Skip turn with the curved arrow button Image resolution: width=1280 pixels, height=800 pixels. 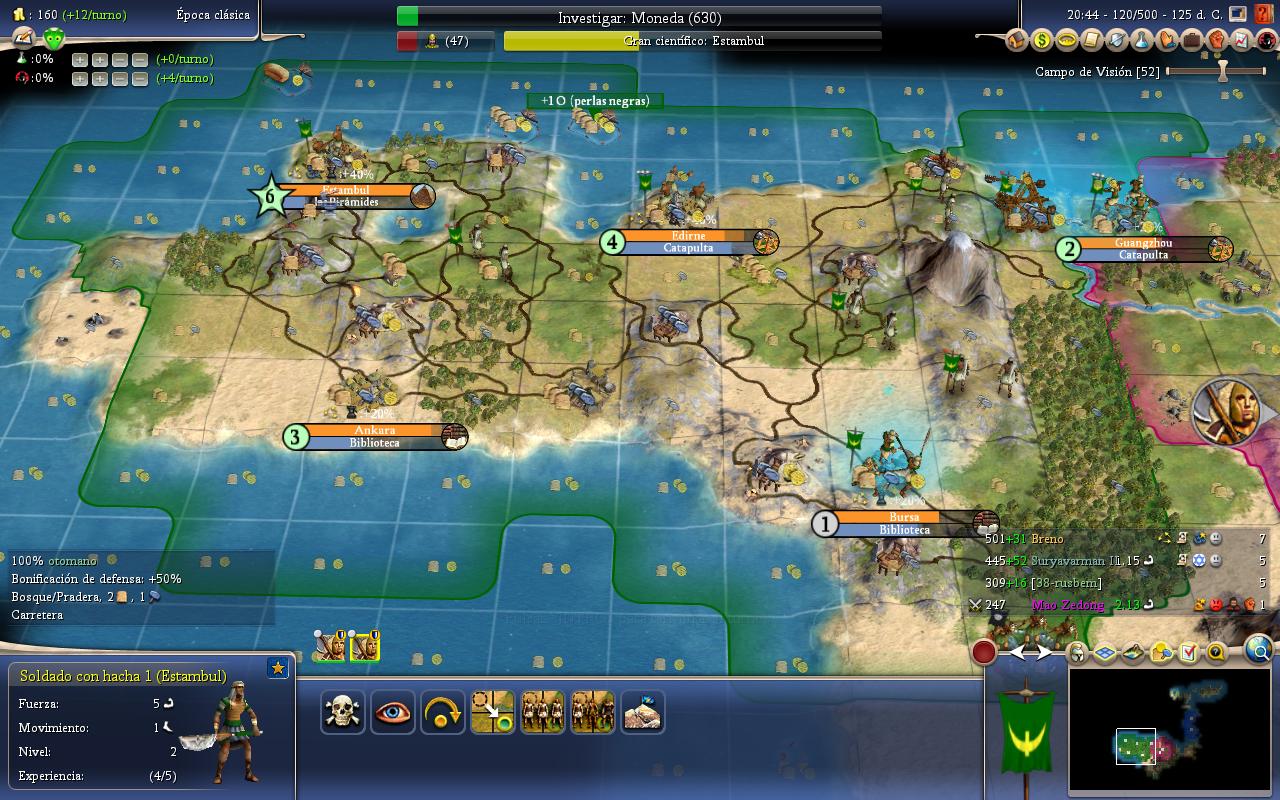tap(443, 712)
